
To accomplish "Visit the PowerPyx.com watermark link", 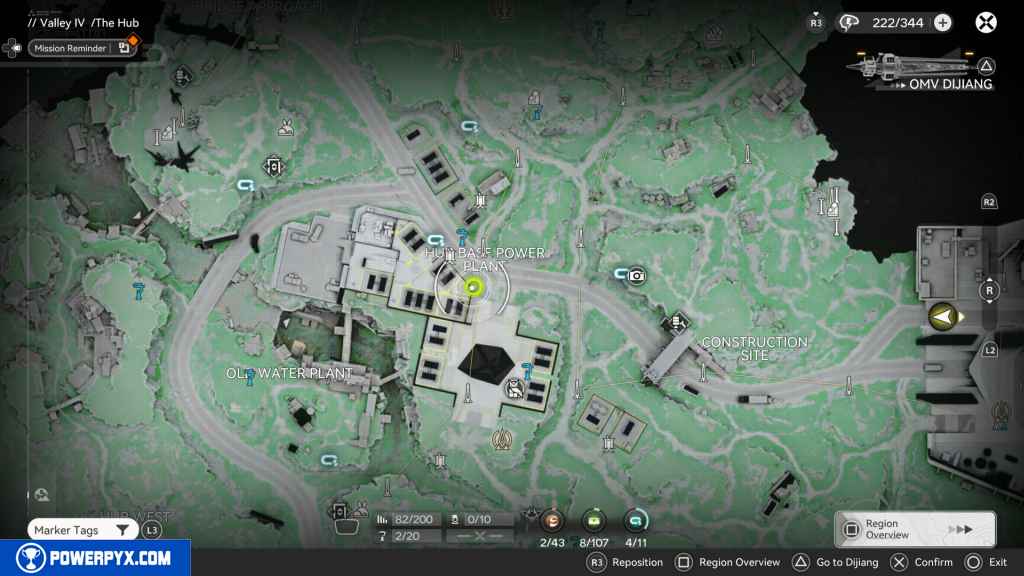I will tap(95, 557).
